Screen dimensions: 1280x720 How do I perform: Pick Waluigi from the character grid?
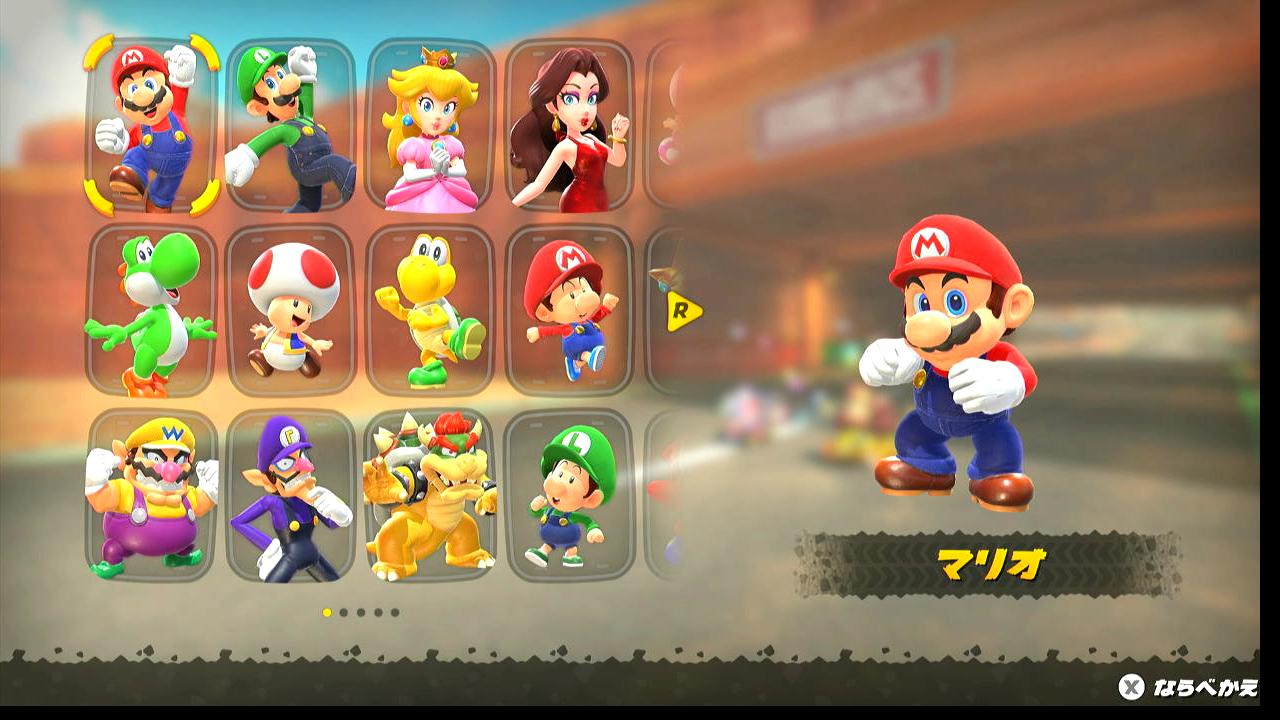(x=290, y=495)
